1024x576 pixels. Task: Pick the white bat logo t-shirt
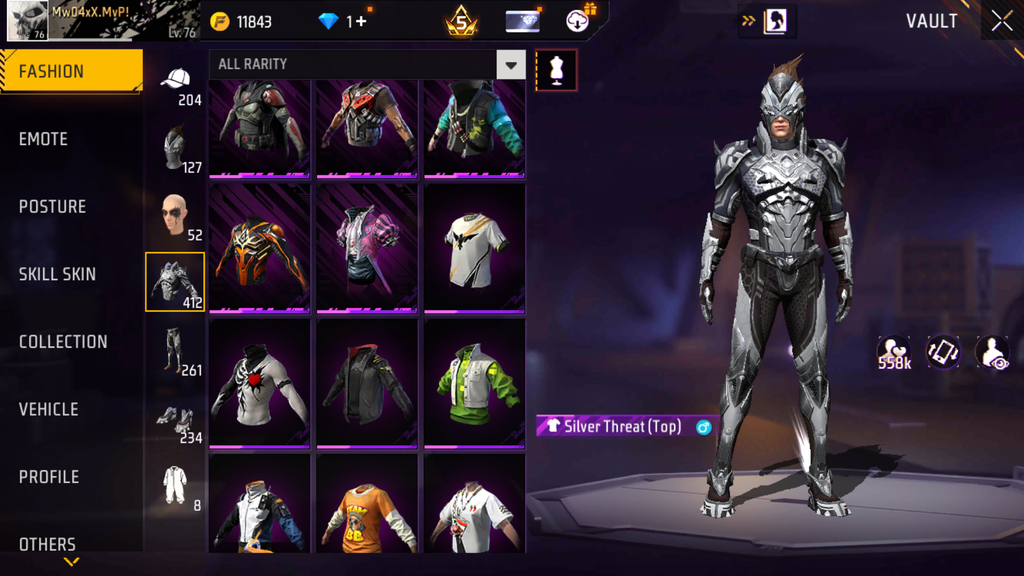click(474, 246)
